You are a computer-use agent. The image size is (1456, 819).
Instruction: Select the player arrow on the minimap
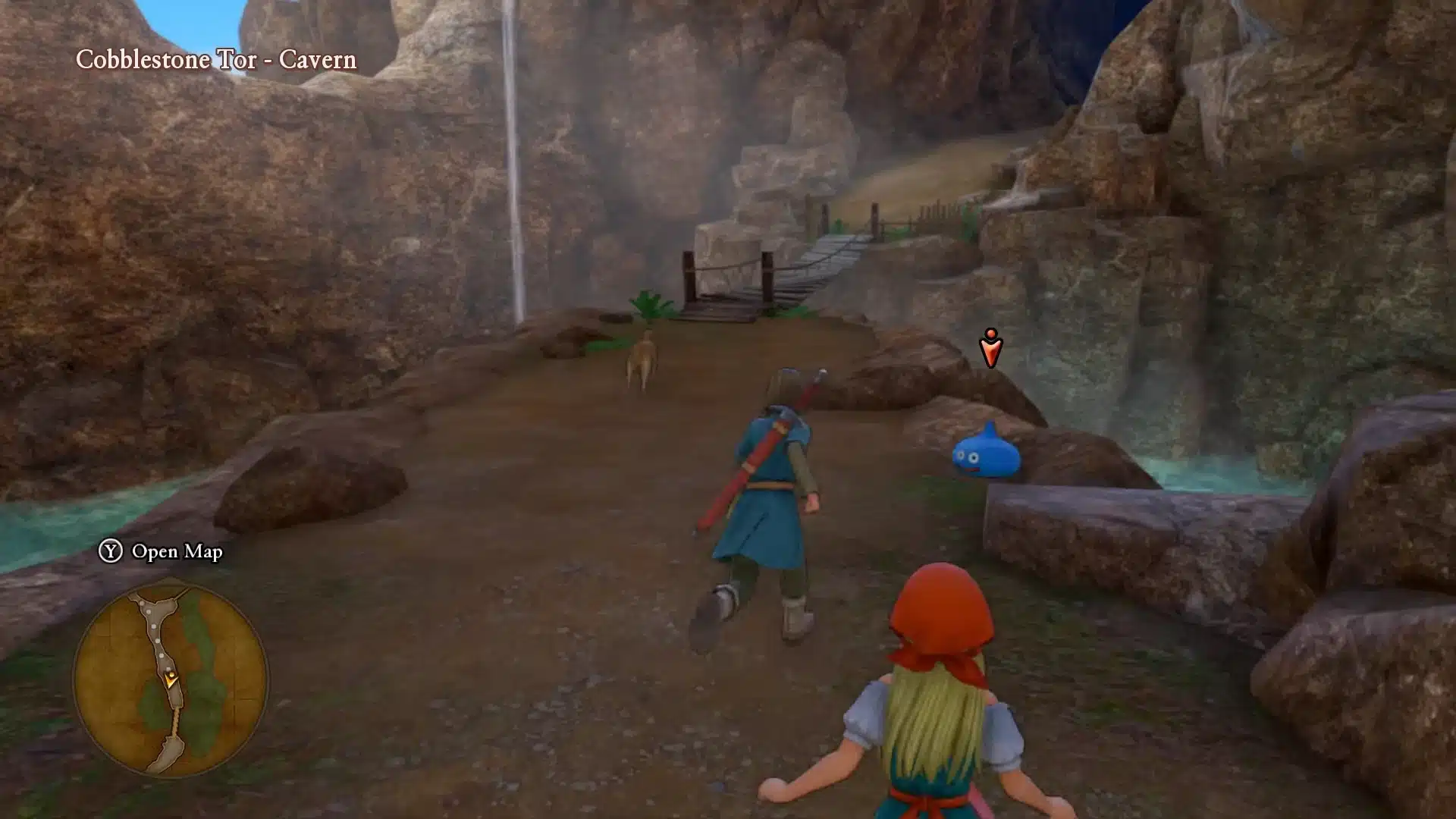coord(171,679)
